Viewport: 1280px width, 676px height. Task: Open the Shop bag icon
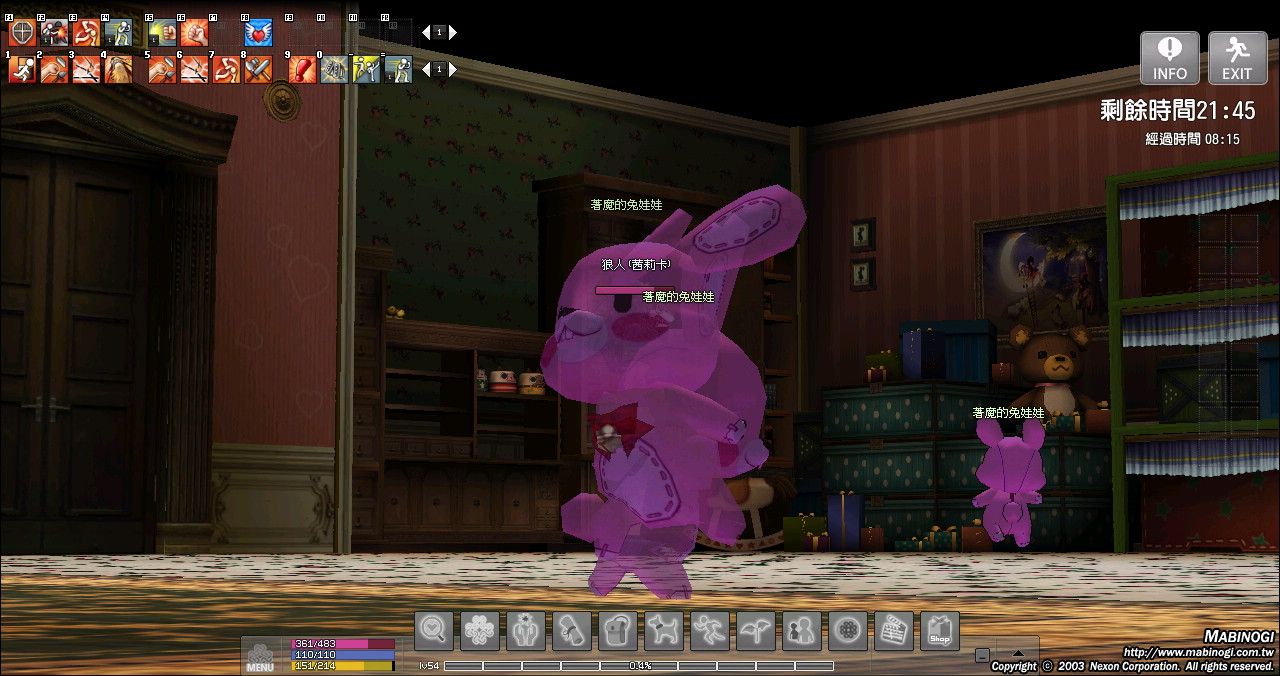[x=939, y=631]
